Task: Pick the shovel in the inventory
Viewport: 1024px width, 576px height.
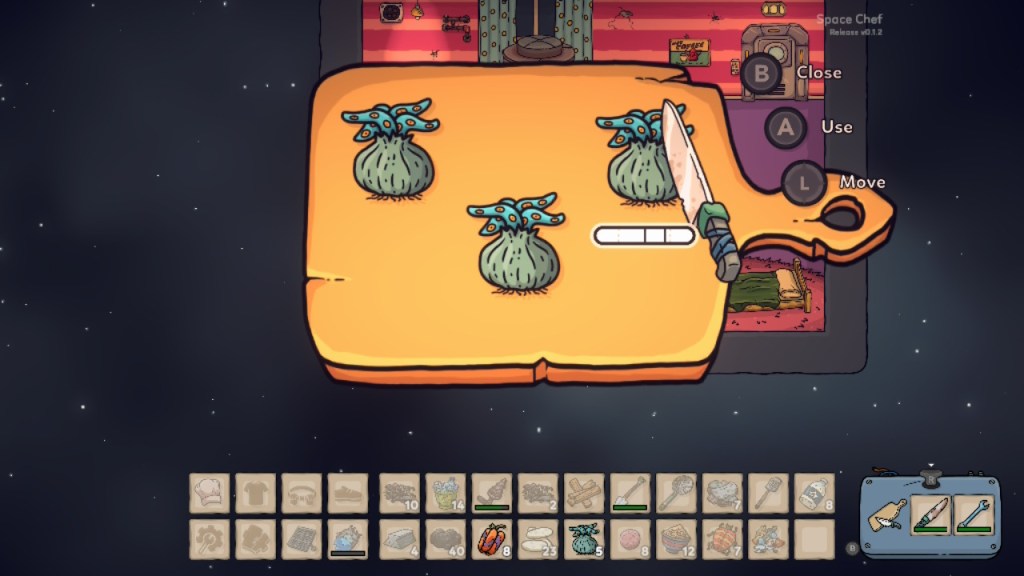Action: 630,493
